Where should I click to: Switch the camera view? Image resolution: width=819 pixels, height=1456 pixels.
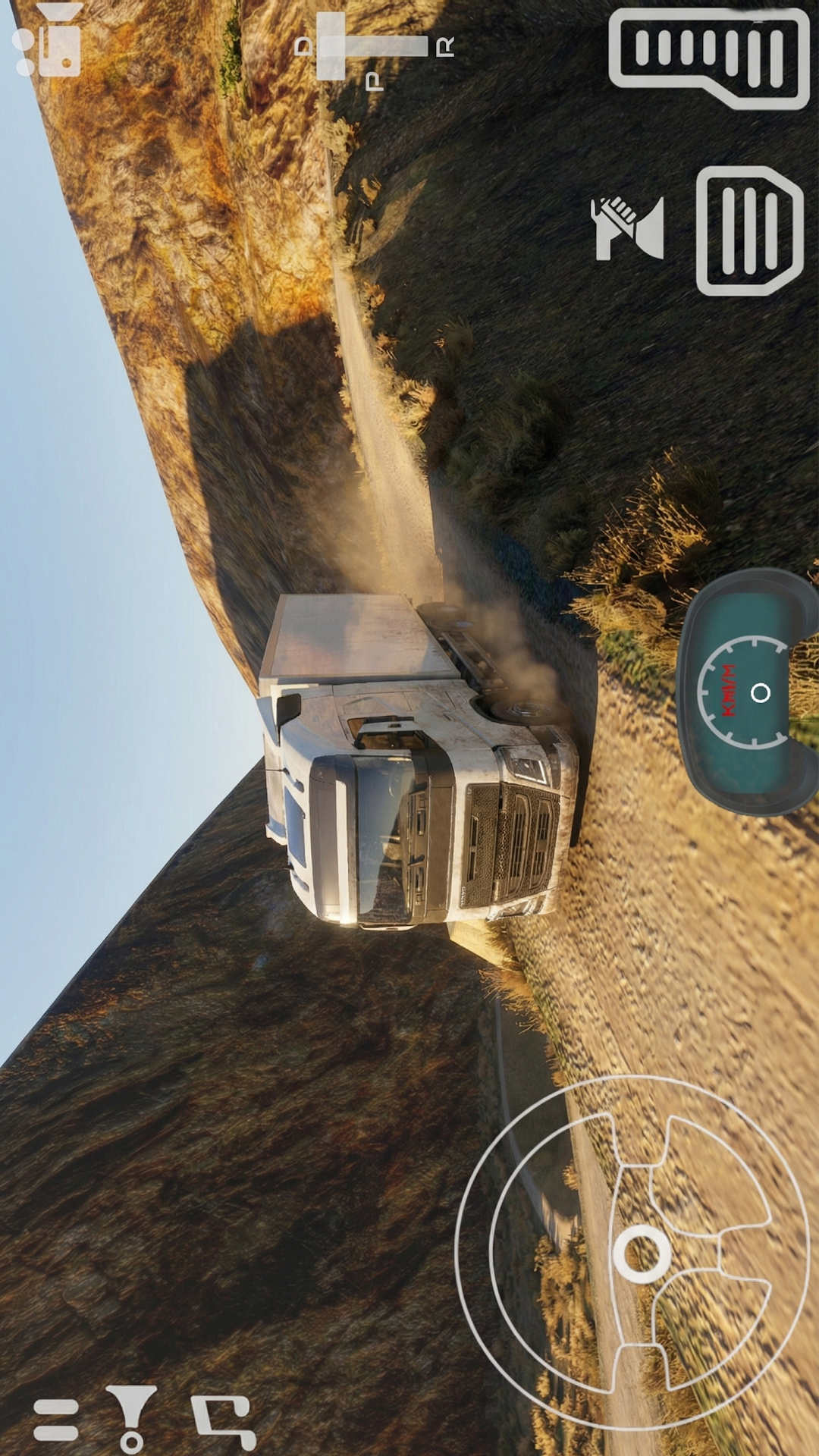coord(49,42)
